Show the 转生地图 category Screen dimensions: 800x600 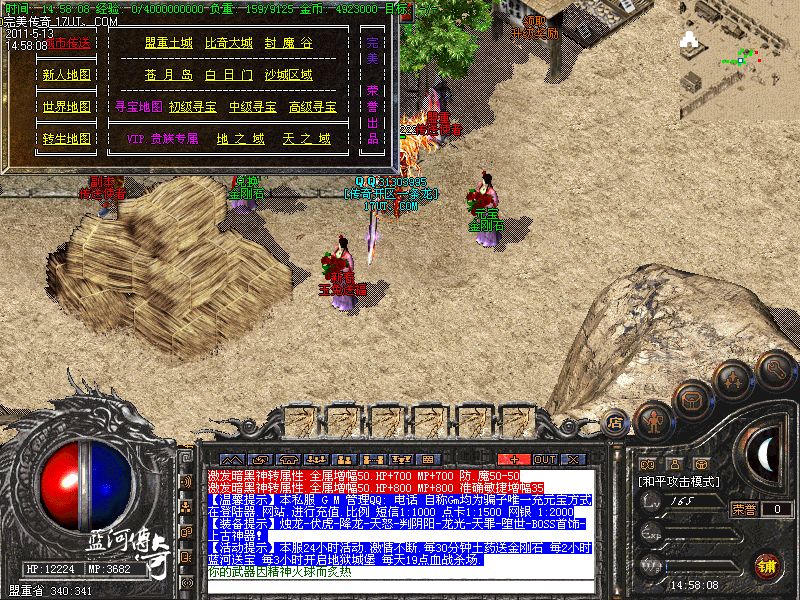66,139
